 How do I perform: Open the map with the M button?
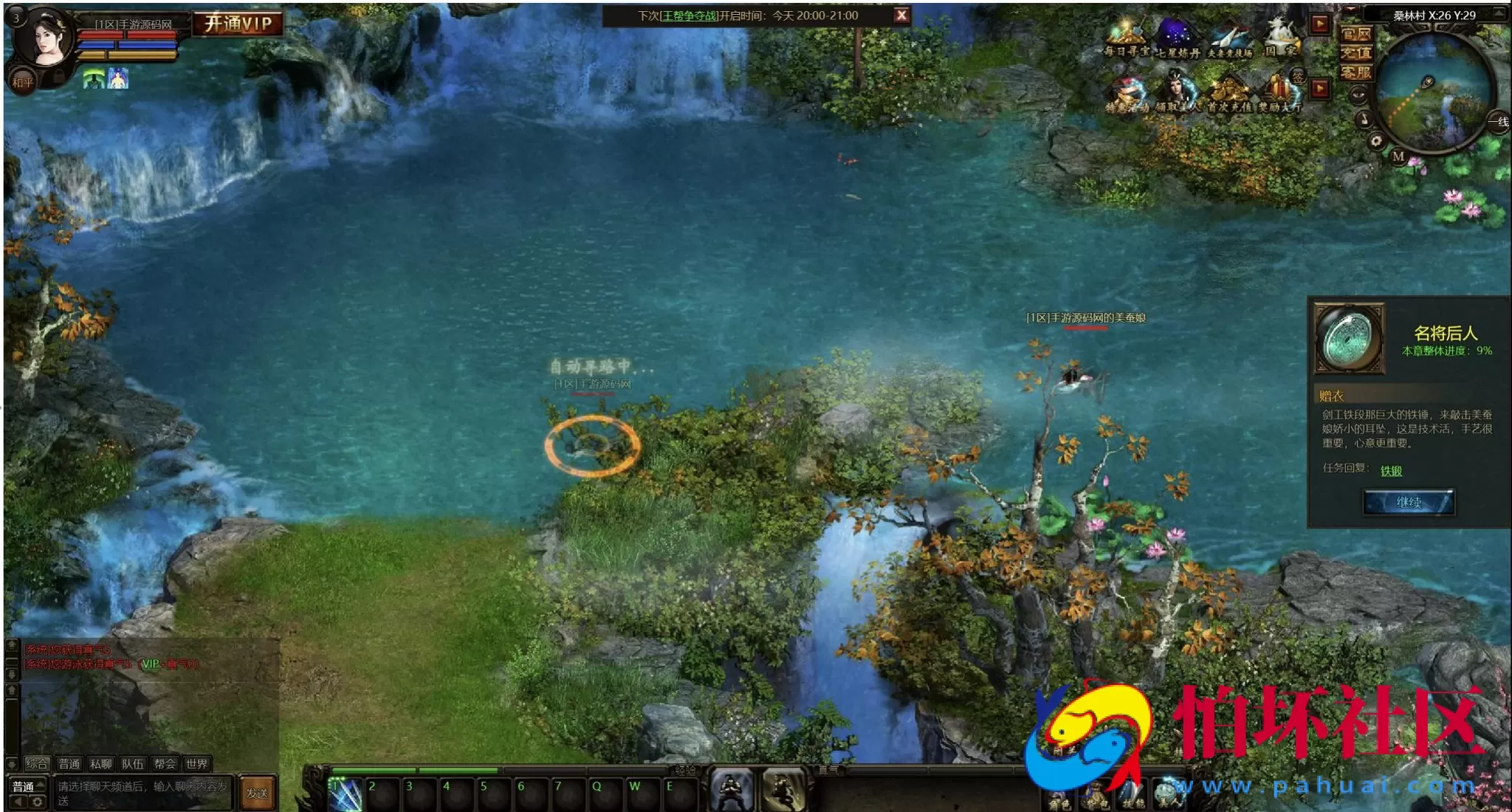(x=1398, y=156)
